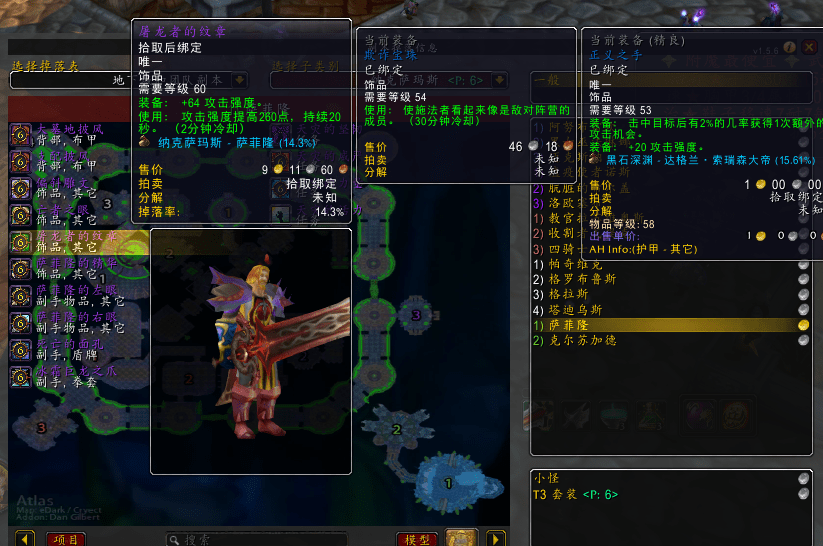
Task: Choose the 帕奇维克 boss row
Action: [x=570, y=265]
